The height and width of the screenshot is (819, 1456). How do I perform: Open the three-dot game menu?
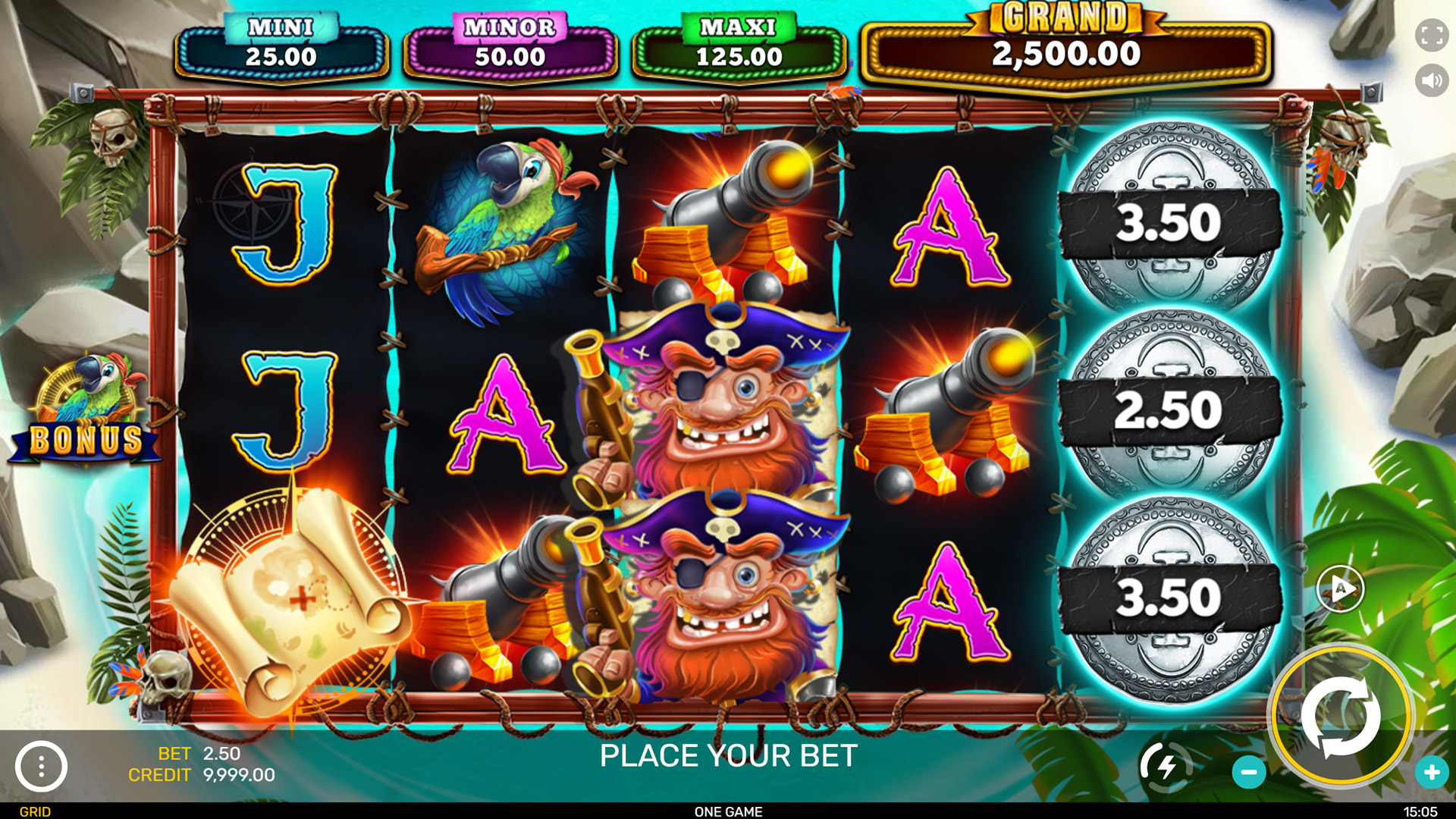pyautogui.click(x=41, y=767)
